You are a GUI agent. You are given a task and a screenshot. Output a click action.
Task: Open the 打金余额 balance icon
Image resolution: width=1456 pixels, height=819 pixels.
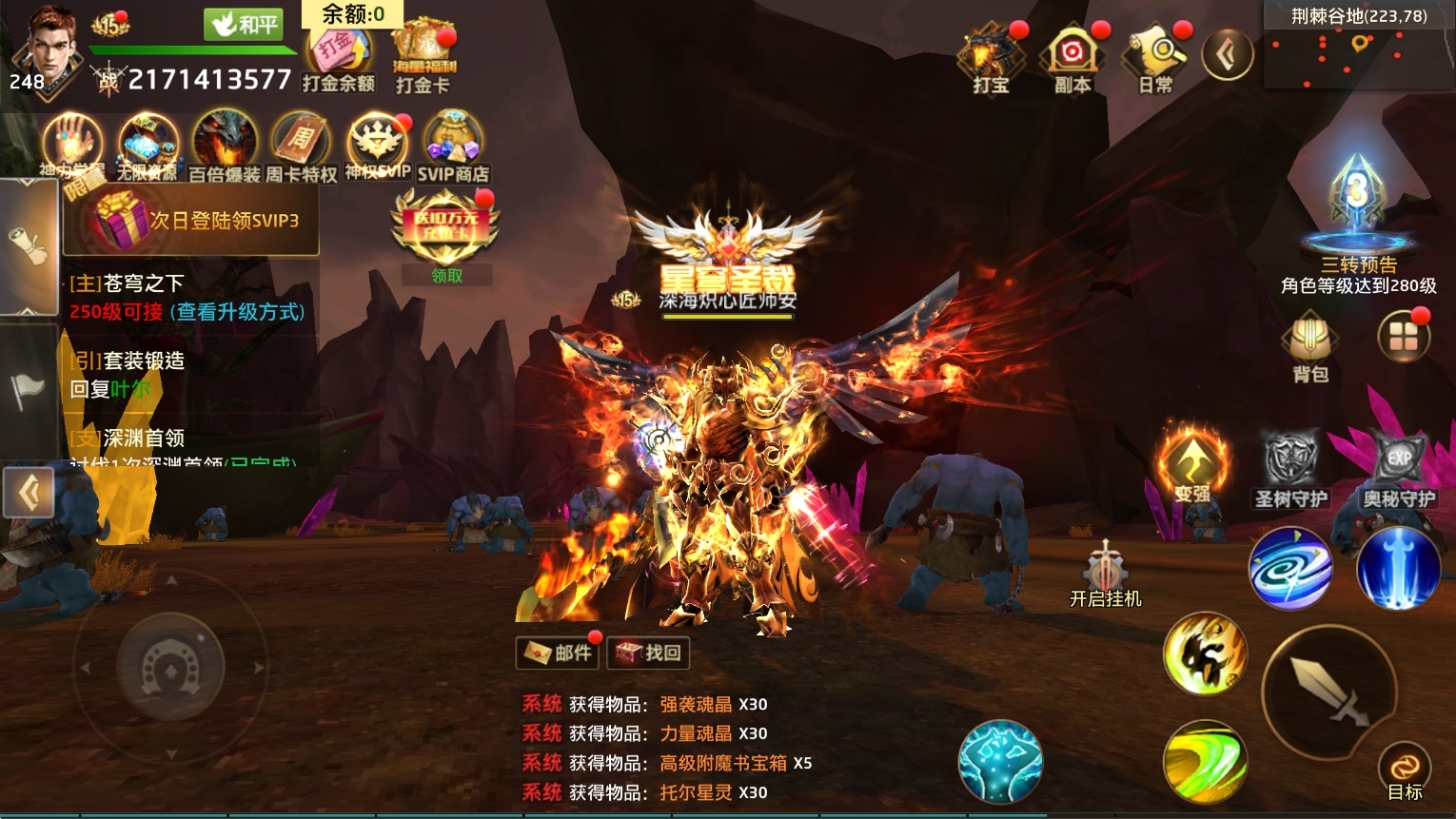(338, 59)
